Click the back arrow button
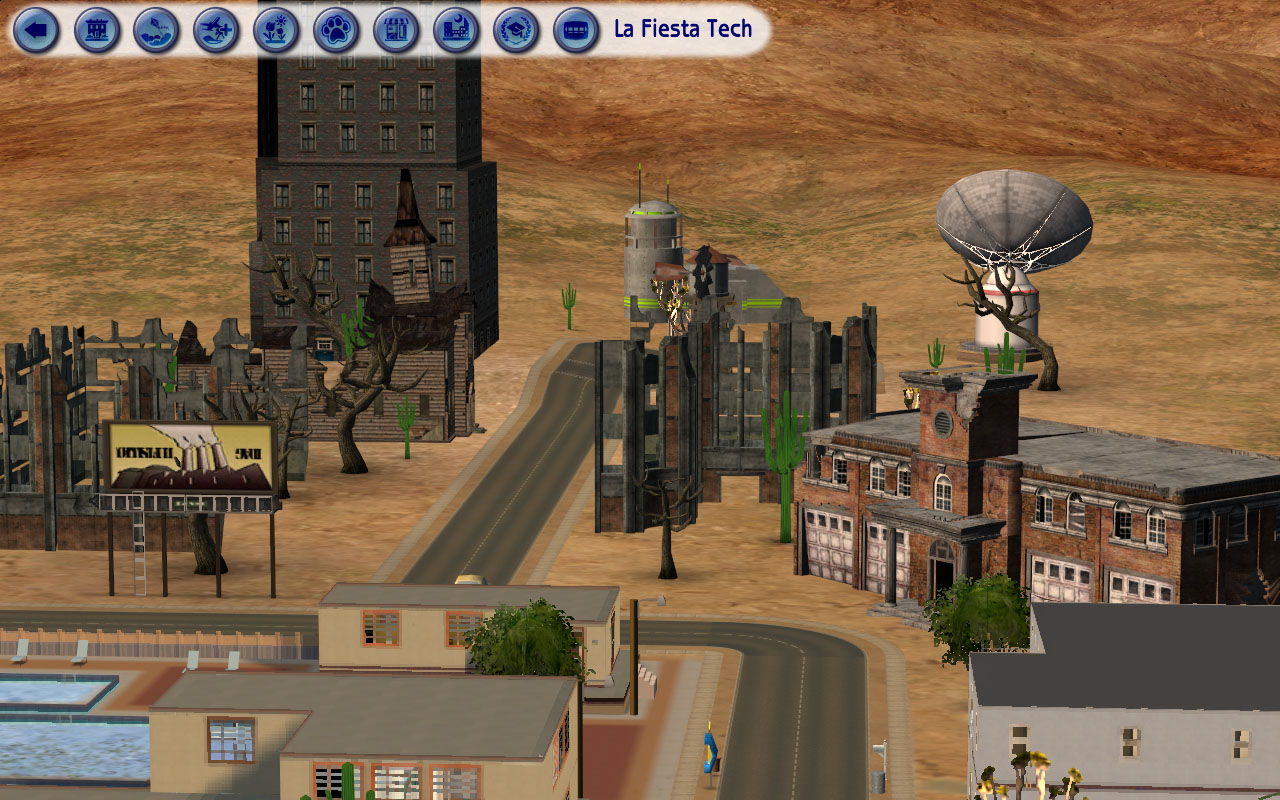Viewport: 1280px width, 800px height. point(37,30)
